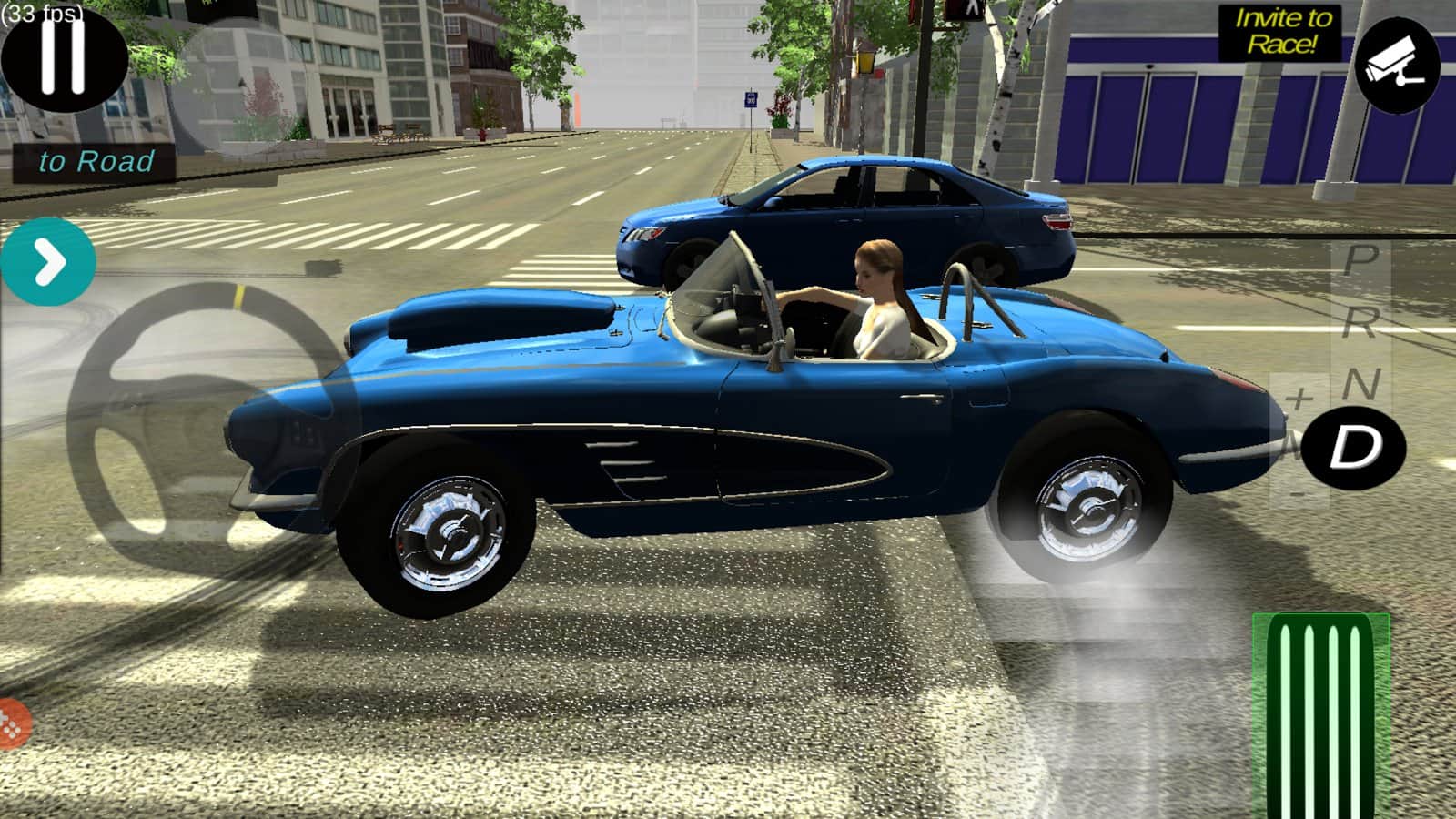This screenshot has height=819, width=1456.
Task: Shift the gear selector to P
Action: (1360, 259)
